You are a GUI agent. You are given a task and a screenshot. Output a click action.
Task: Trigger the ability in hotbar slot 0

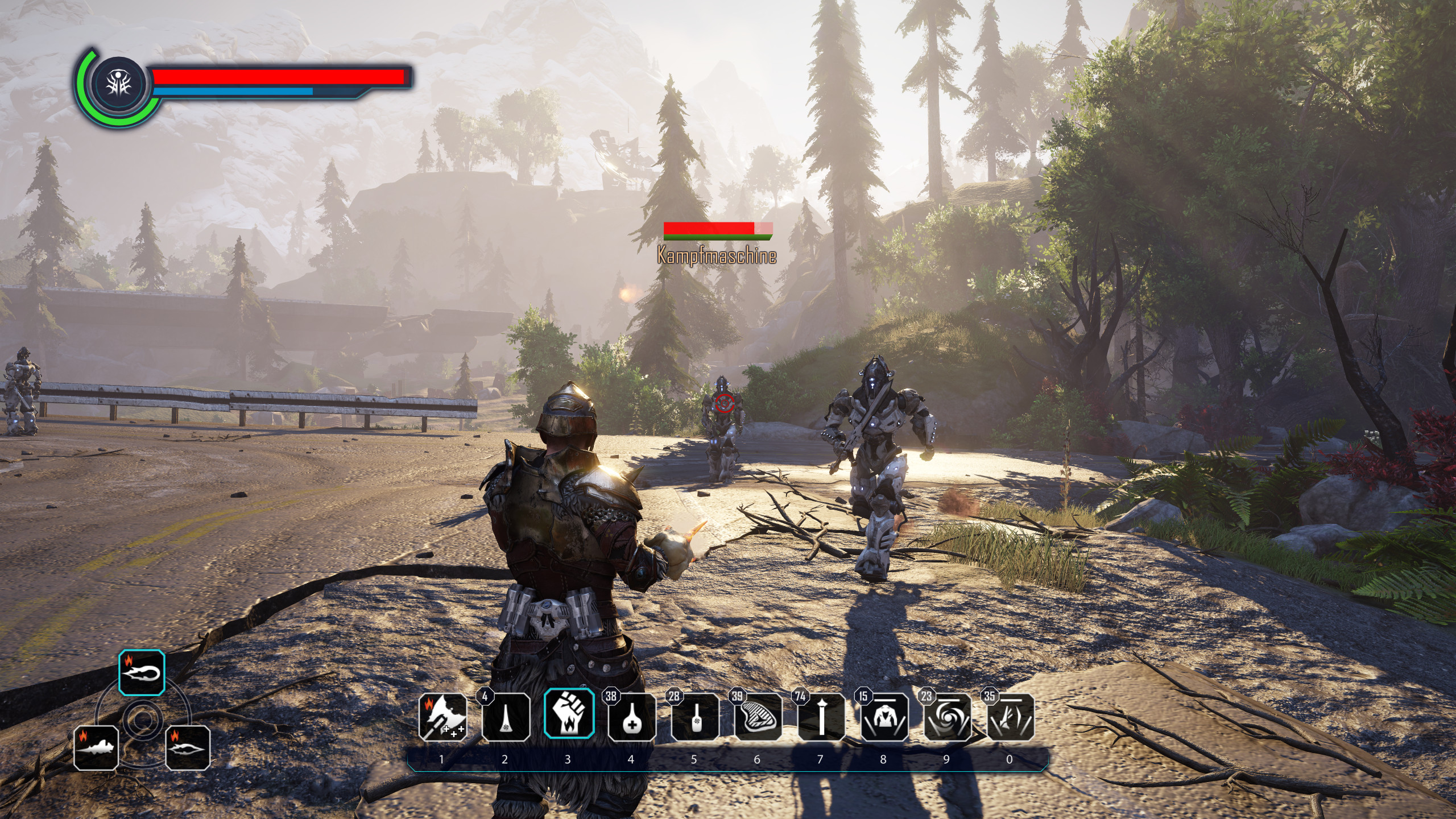[x=1010, y=717]
